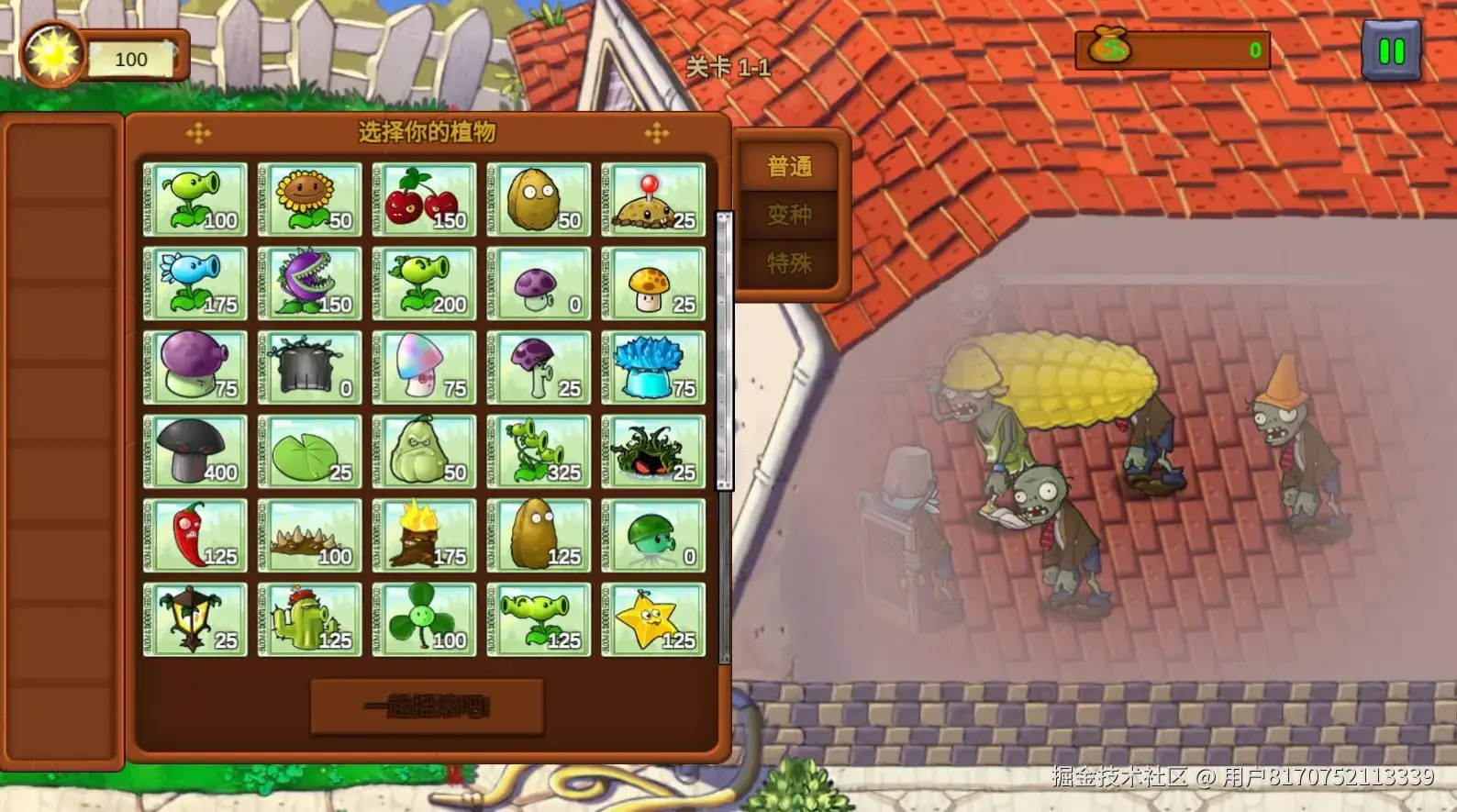Choose the Squash seed card
The width and height of the screenshot is (1457, 812).
tap(424, 452)
